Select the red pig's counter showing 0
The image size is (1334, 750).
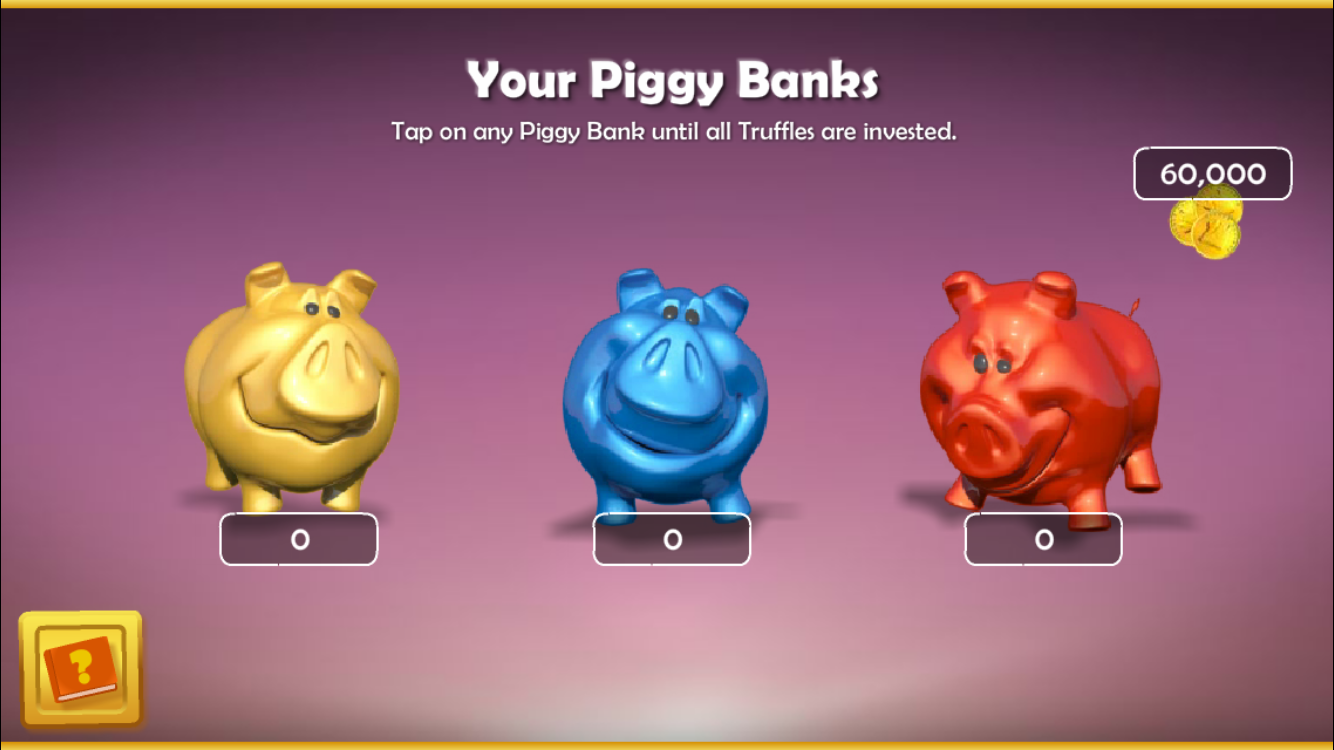[1043, 538]
